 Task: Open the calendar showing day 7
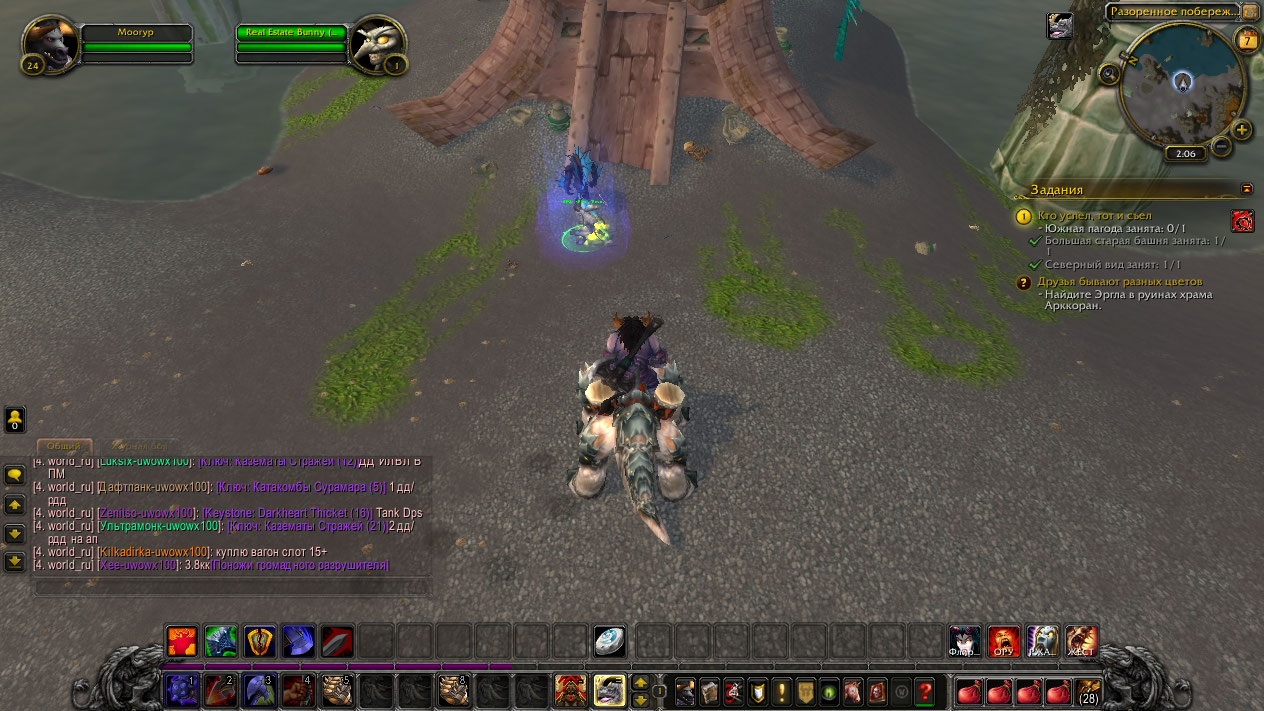point(1247,40)
